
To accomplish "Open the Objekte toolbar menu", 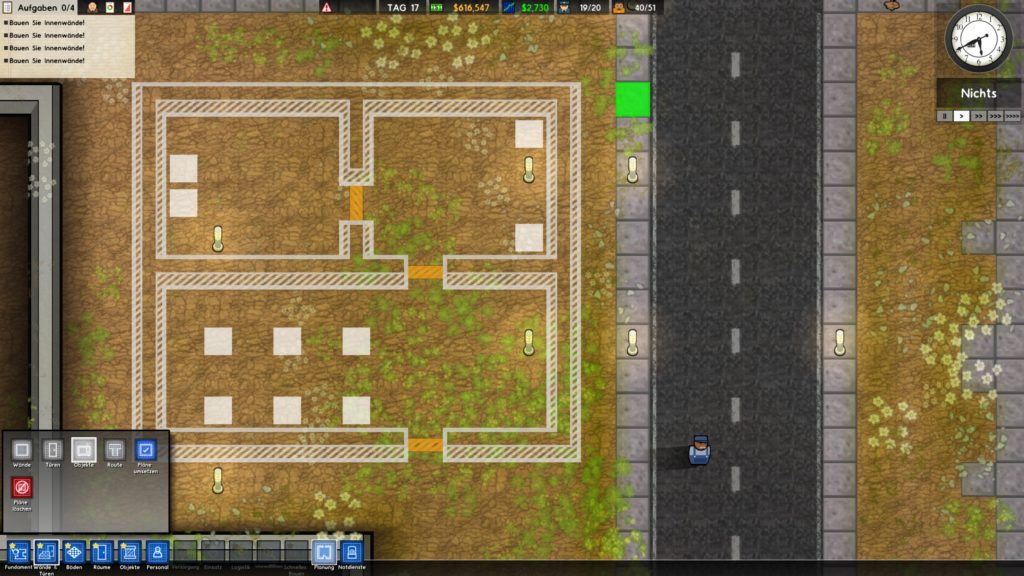I will [x=130, y=552].
